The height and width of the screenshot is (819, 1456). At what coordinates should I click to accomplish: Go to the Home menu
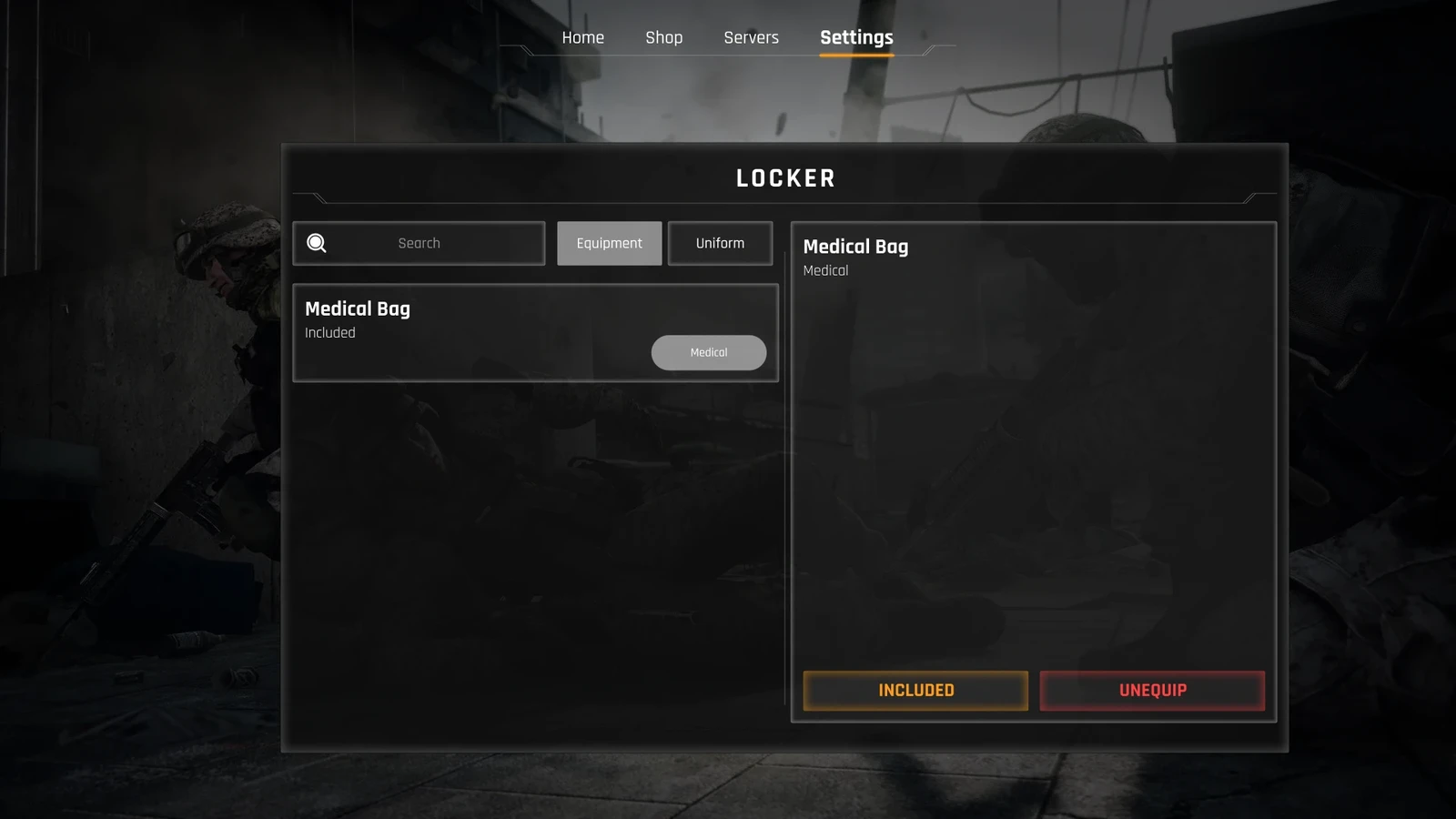click(x=582, y=37)
